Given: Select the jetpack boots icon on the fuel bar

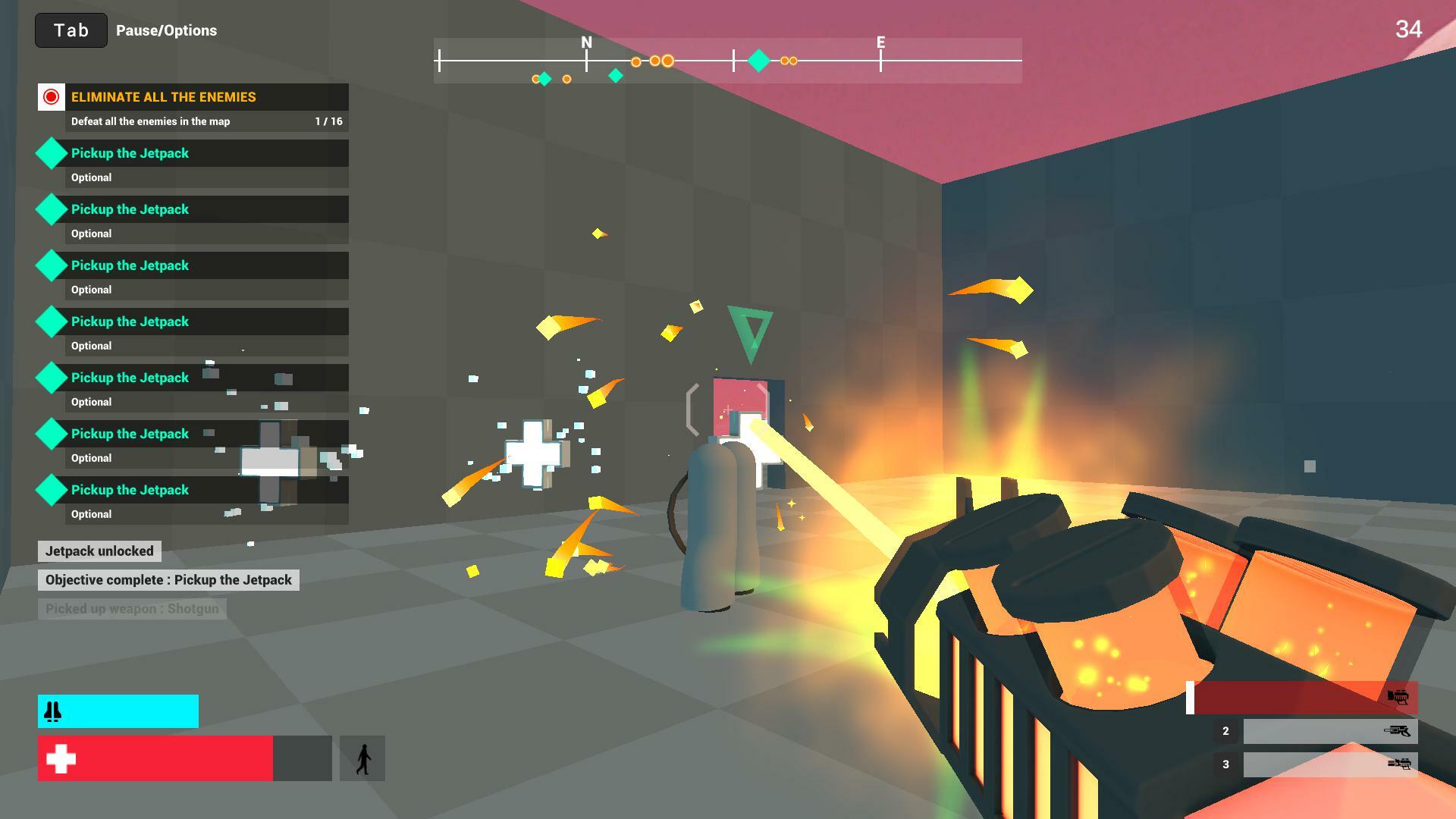Looking at the screenshot, I should [x=52, y=711].
